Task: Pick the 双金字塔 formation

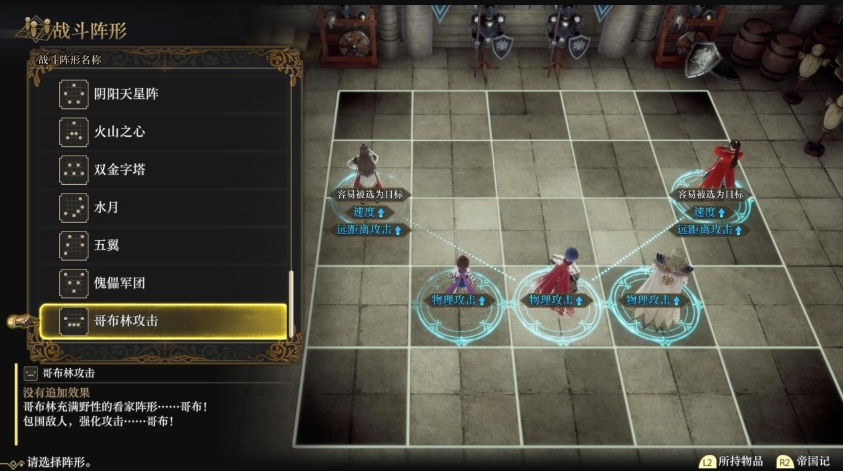Action: (163, 169)
